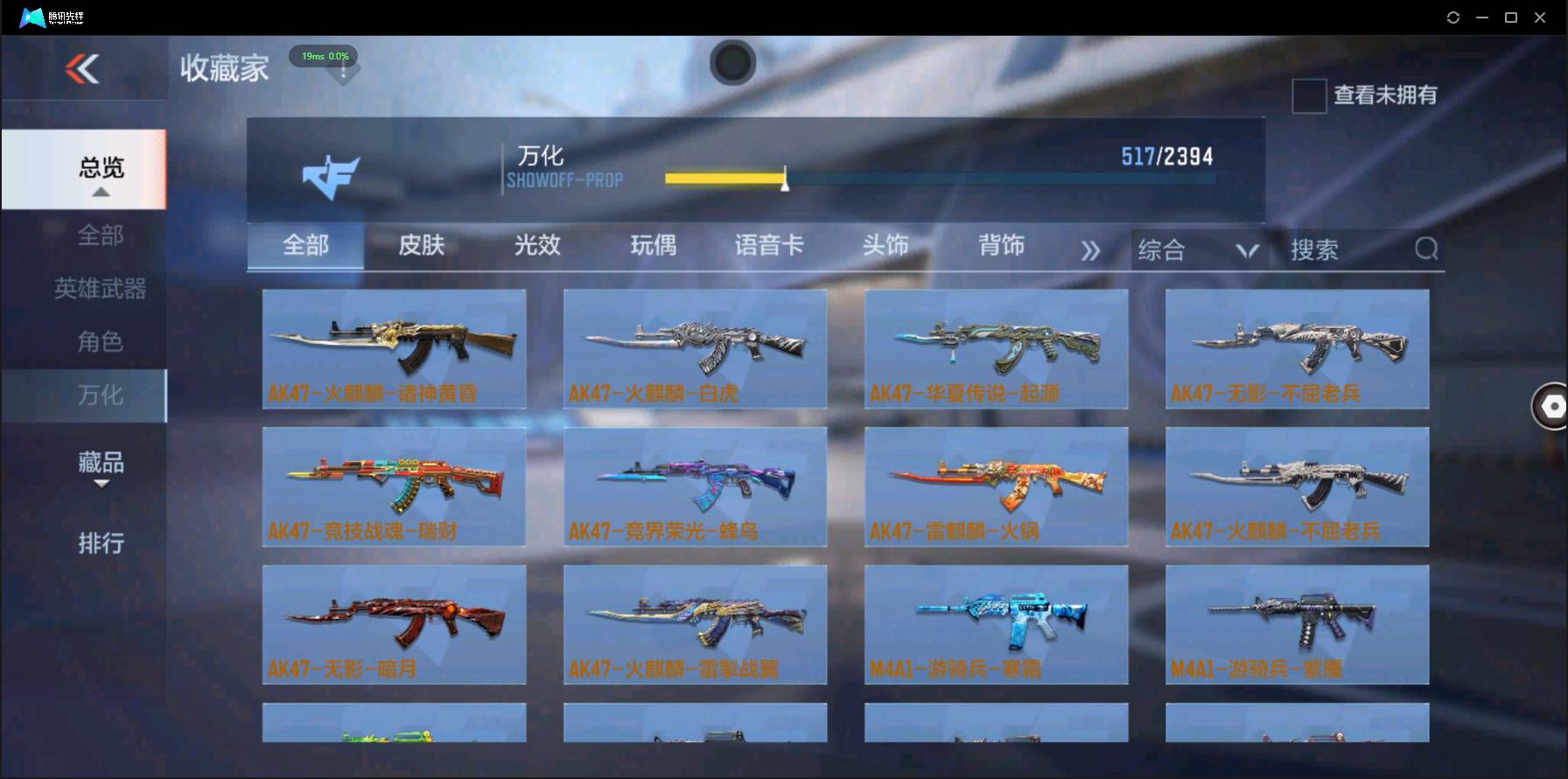Open the 排行 sidebar entry
The height and width of the screenshot is (779, 1568).
[x=99, y=544]
